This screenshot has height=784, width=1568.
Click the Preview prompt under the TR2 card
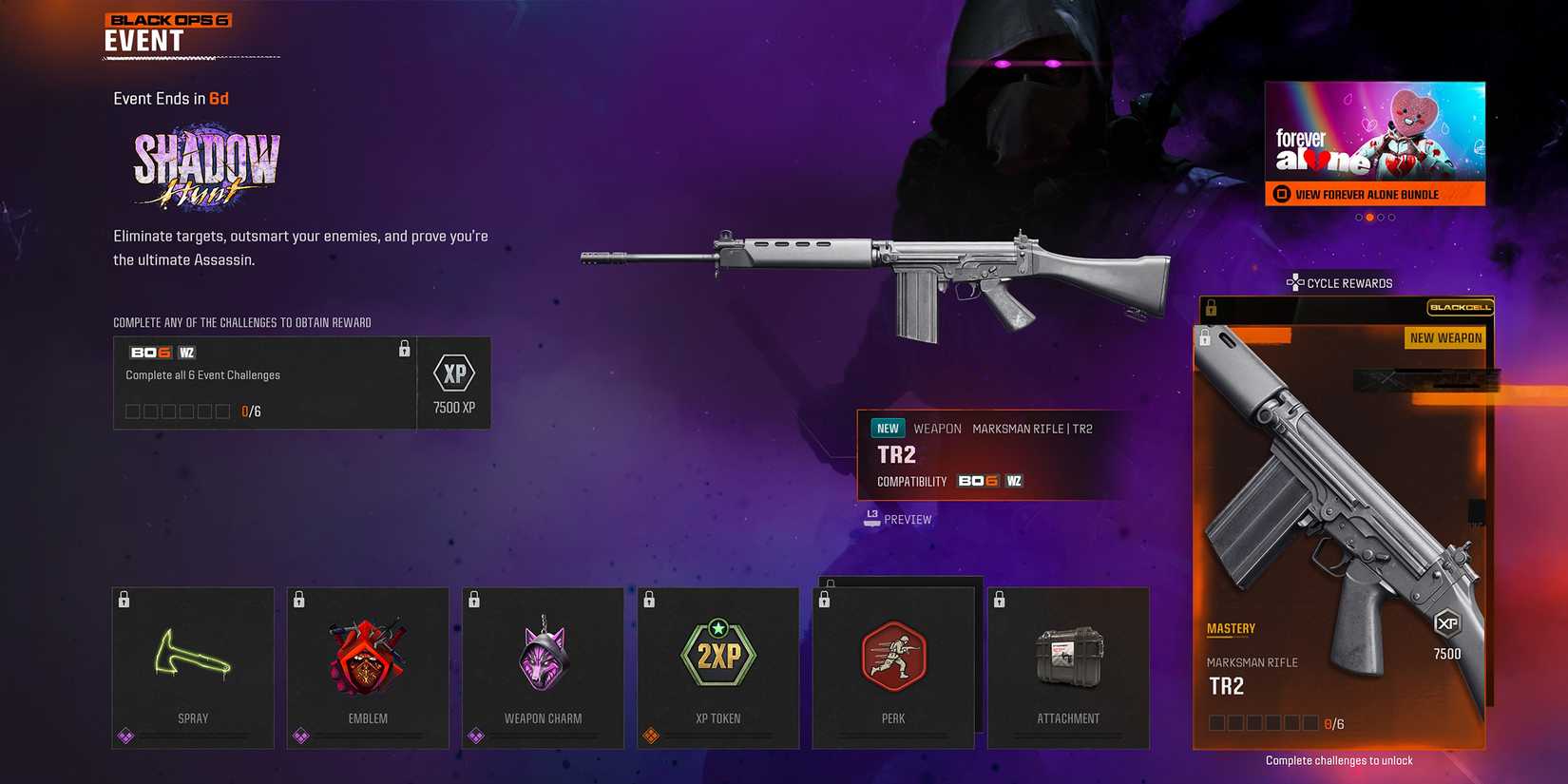tap(897, 519)
